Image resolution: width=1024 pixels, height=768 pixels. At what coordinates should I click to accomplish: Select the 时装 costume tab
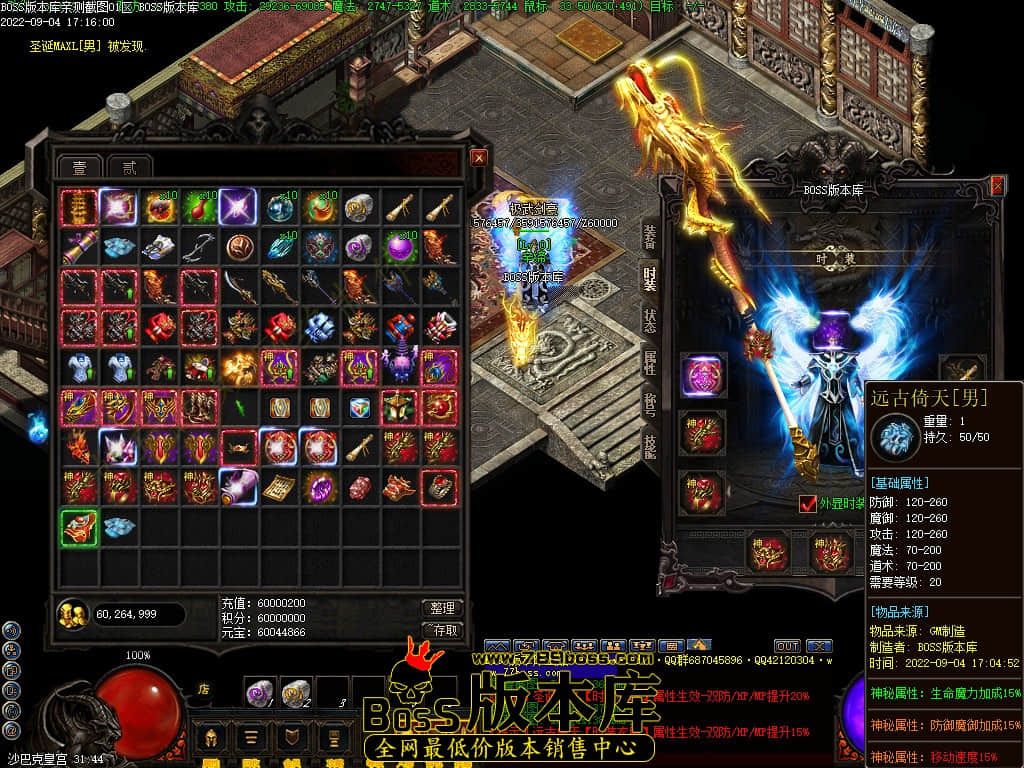650,280
